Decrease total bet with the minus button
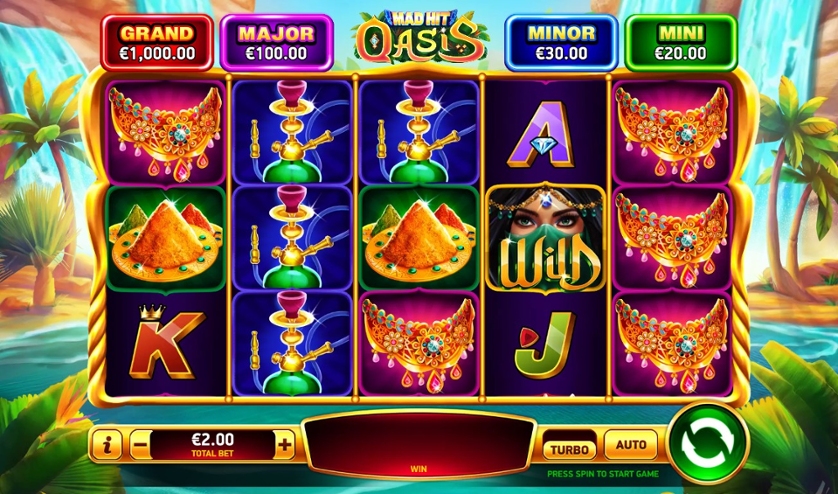 coord(141,444)
